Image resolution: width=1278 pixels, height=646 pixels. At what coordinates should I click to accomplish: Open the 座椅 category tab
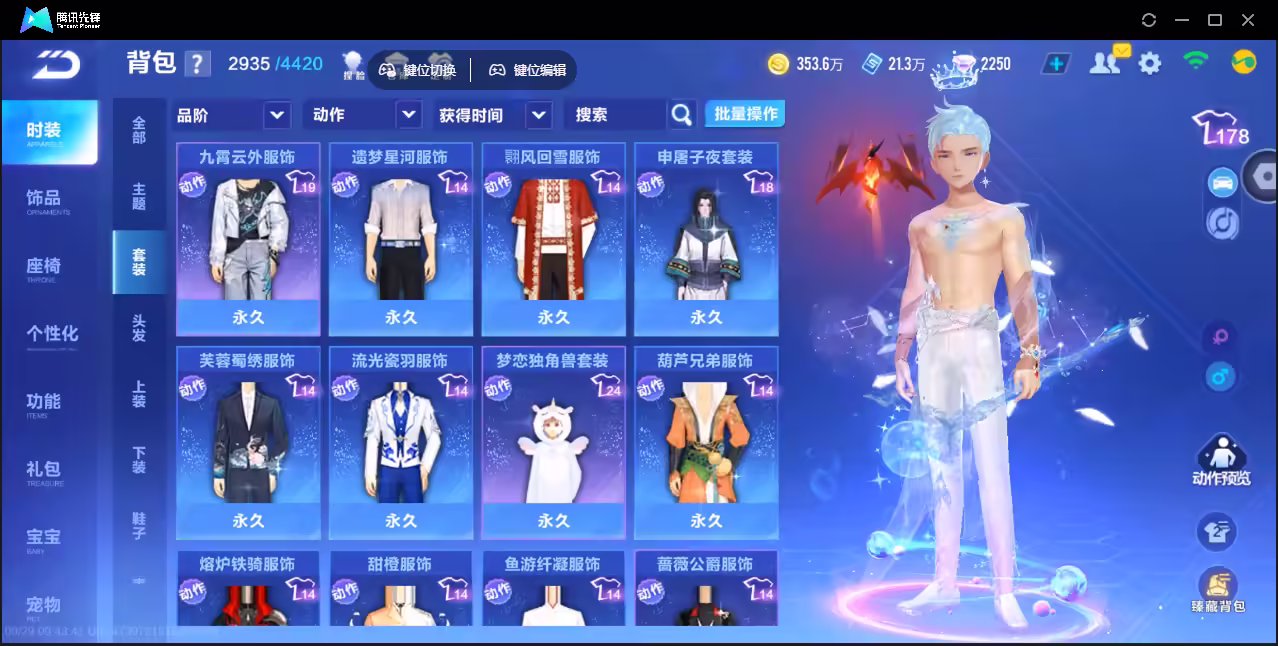[46, 267]
